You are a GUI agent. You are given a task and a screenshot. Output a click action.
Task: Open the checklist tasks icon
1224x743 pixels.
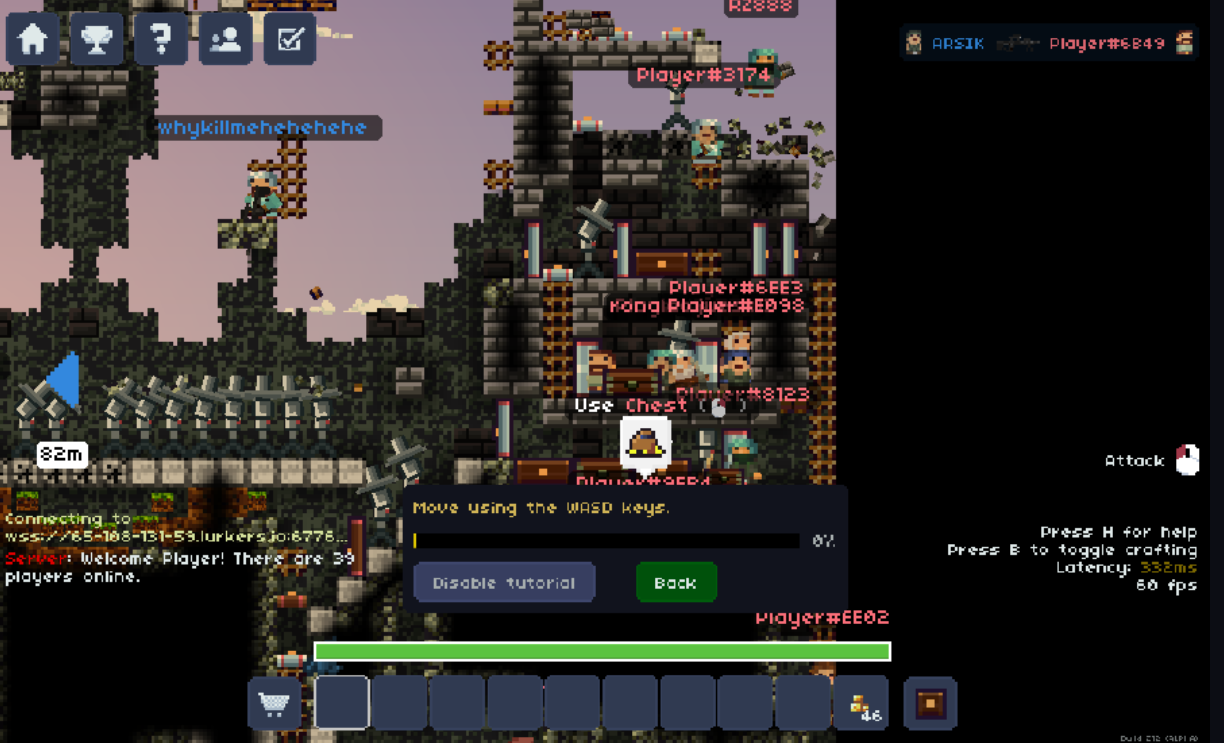pos(290,39)
